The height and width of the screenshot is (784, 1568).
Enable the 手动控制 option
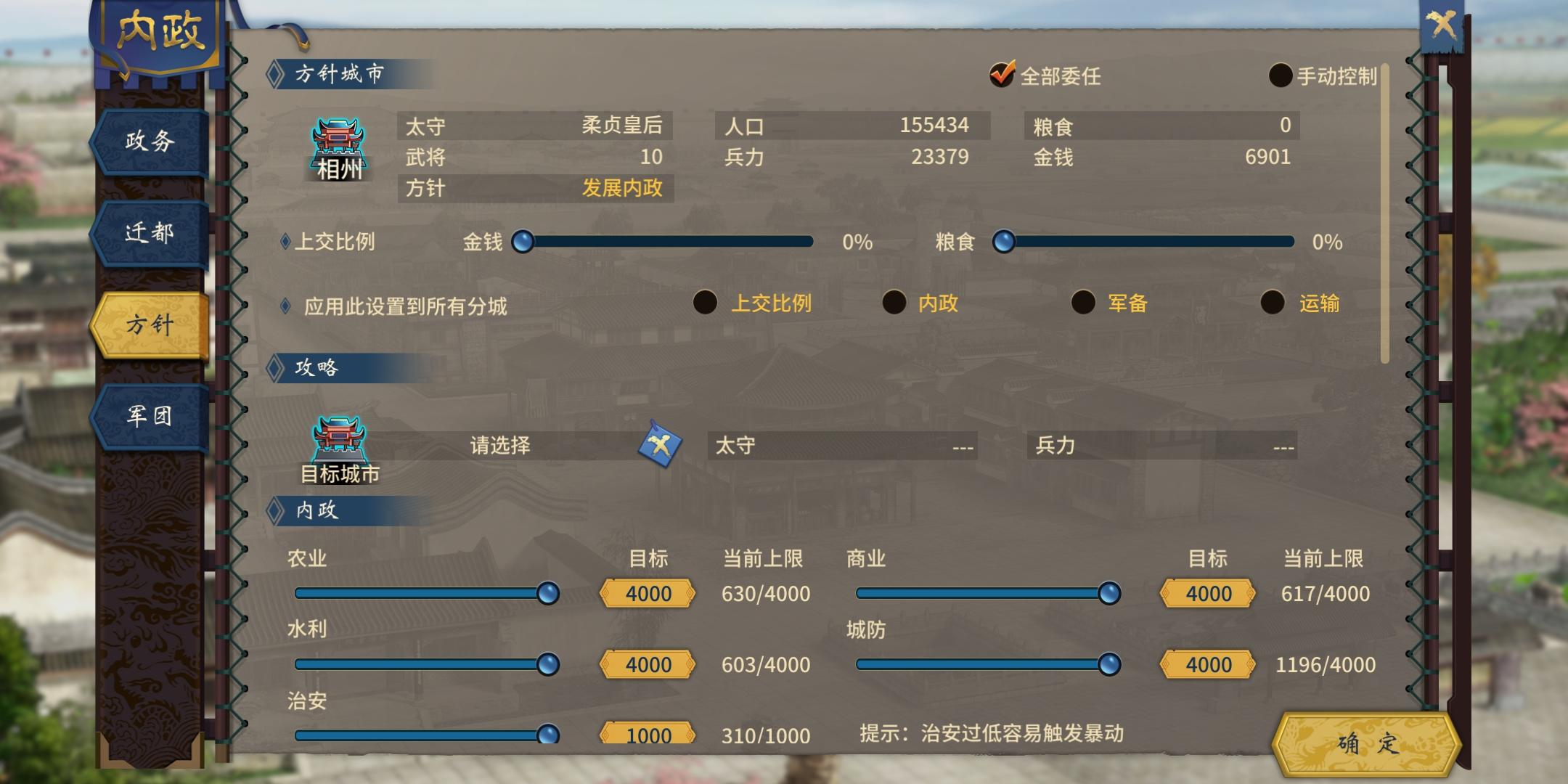(x=1281, y=75)
